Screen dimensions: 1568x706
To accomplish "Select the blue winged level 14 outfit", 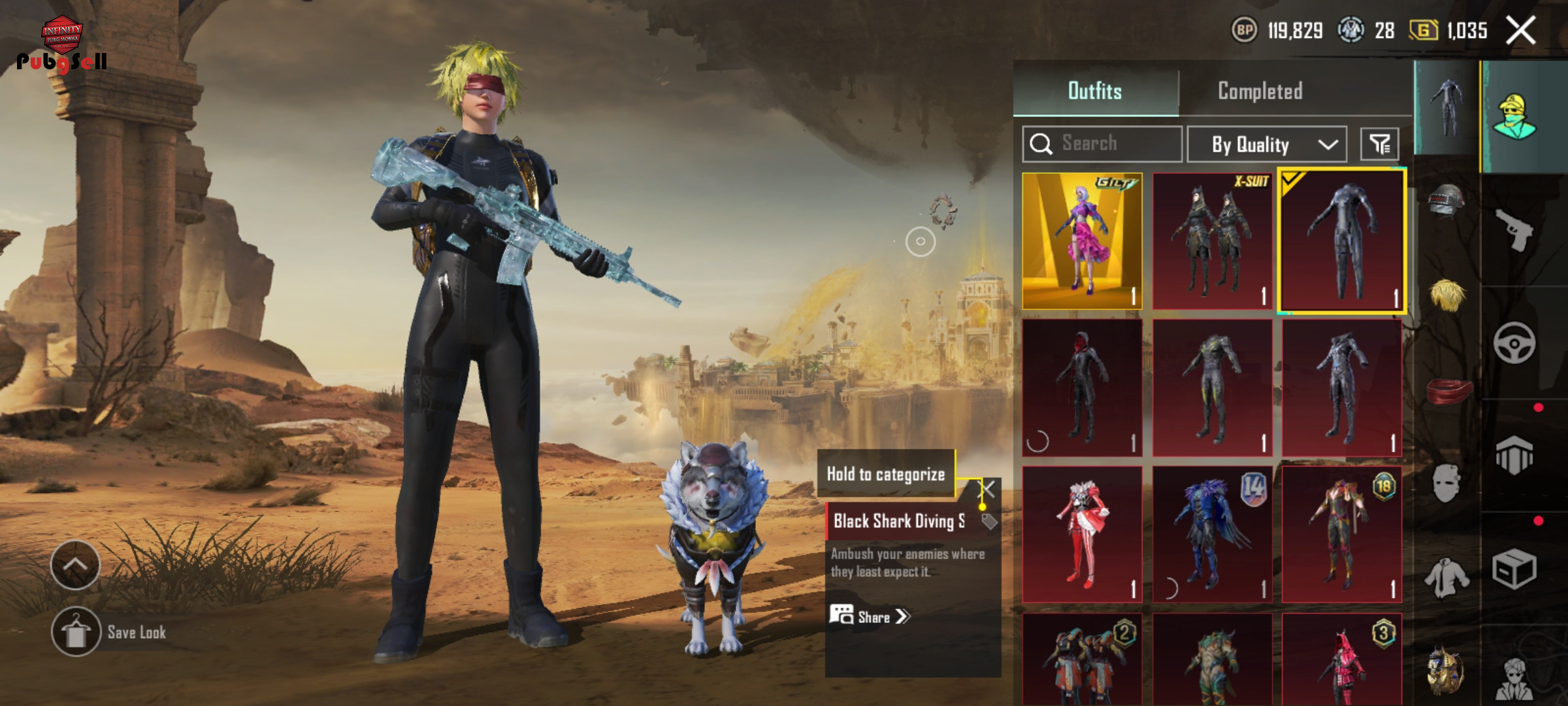I will click(1212, 533).
